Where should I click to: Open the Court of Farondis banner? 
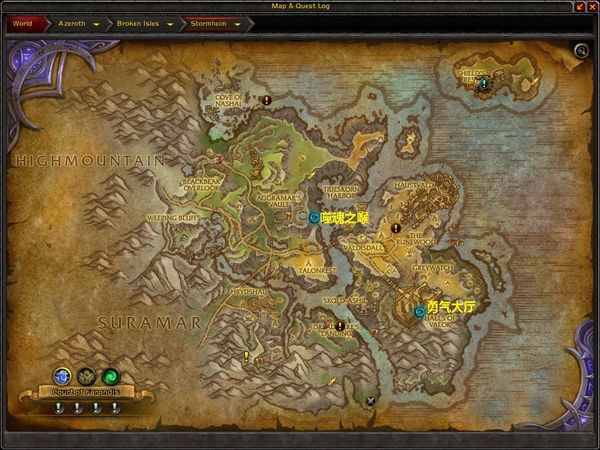pyautogui.click(x=86, y=391)
